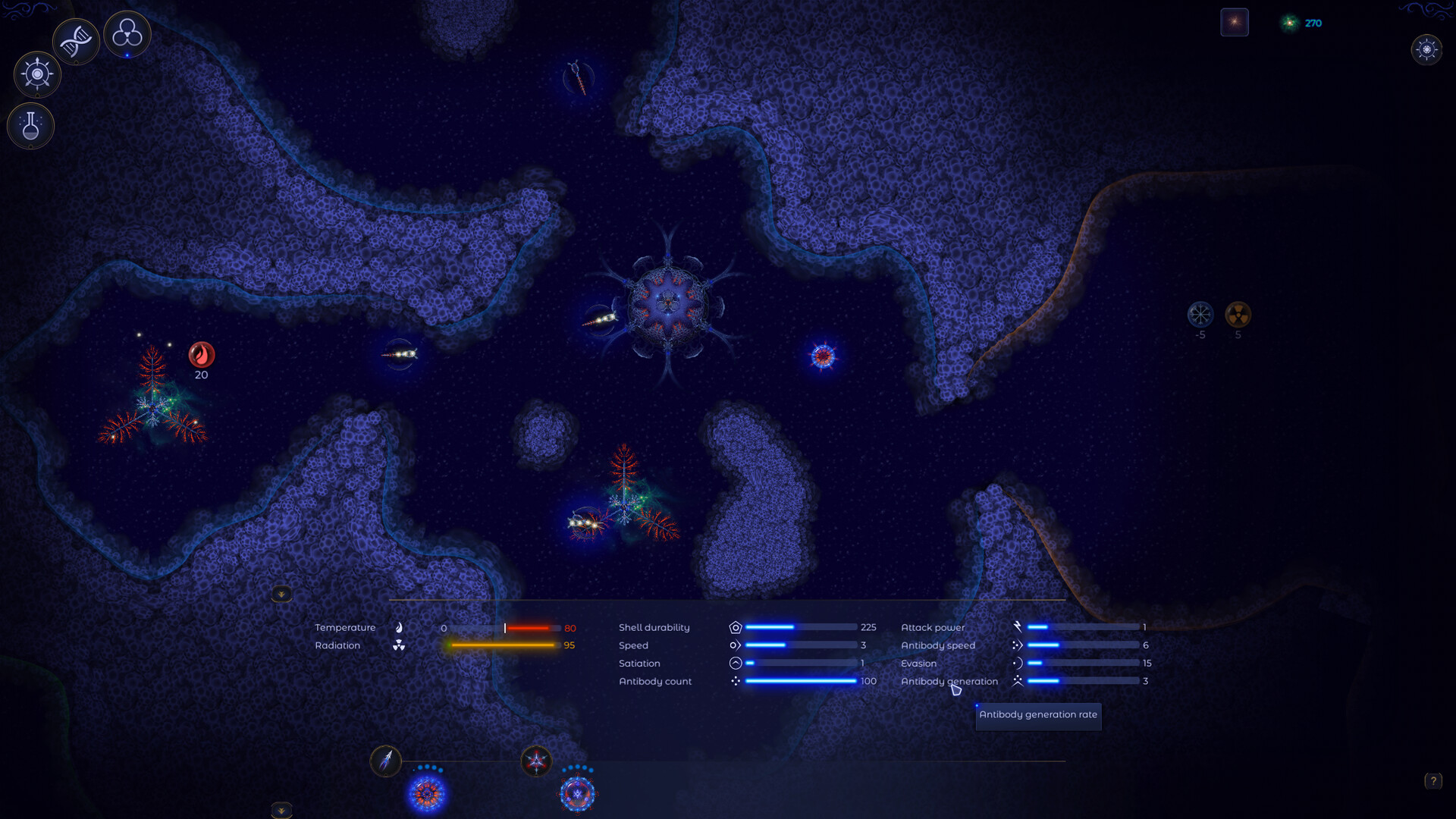The height and width of the screenshot is (819, 1456).
Task: Click the flame counter showing 20
Action: point(200,355)
